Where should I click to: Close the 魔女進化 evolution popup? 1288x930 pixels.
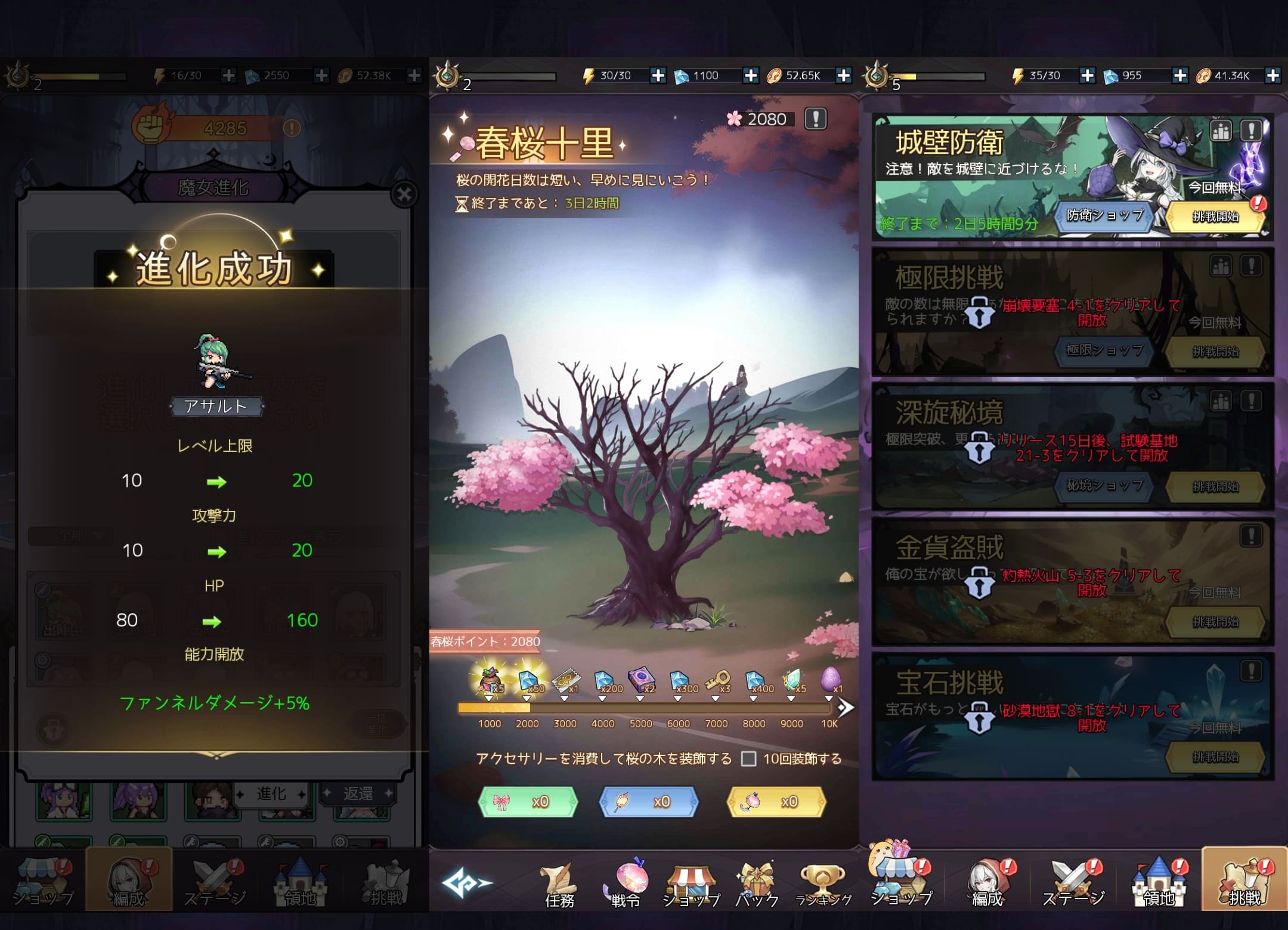click(404, 194)
